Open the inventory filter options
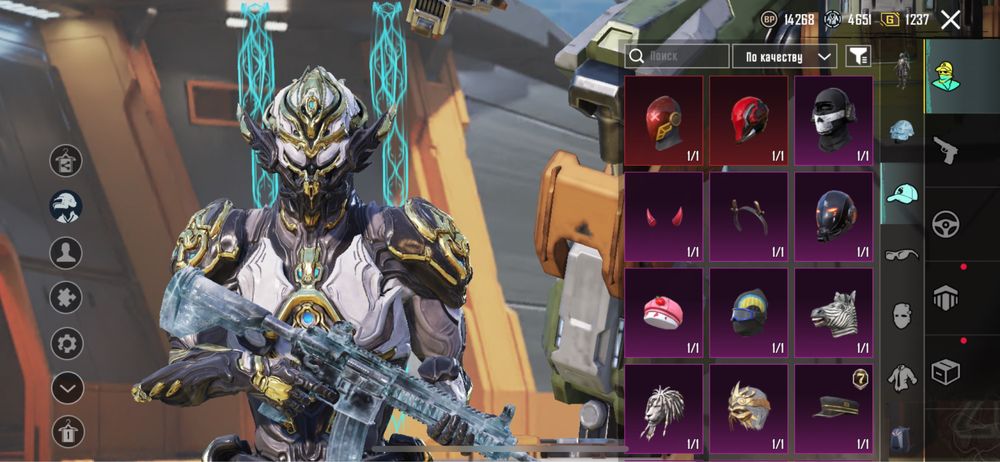 (x=857, y=57)
